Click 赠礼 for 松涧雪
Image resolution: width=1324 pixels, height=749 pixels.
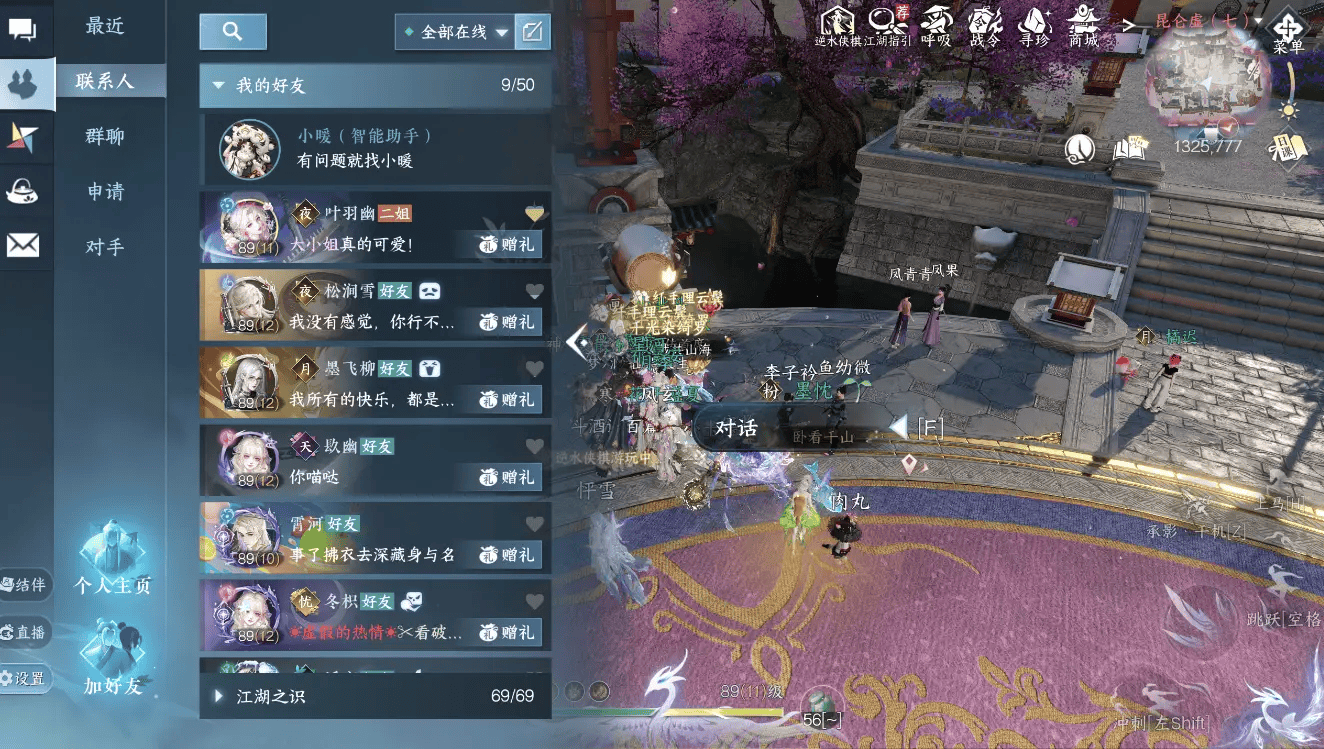click(508, 321)
